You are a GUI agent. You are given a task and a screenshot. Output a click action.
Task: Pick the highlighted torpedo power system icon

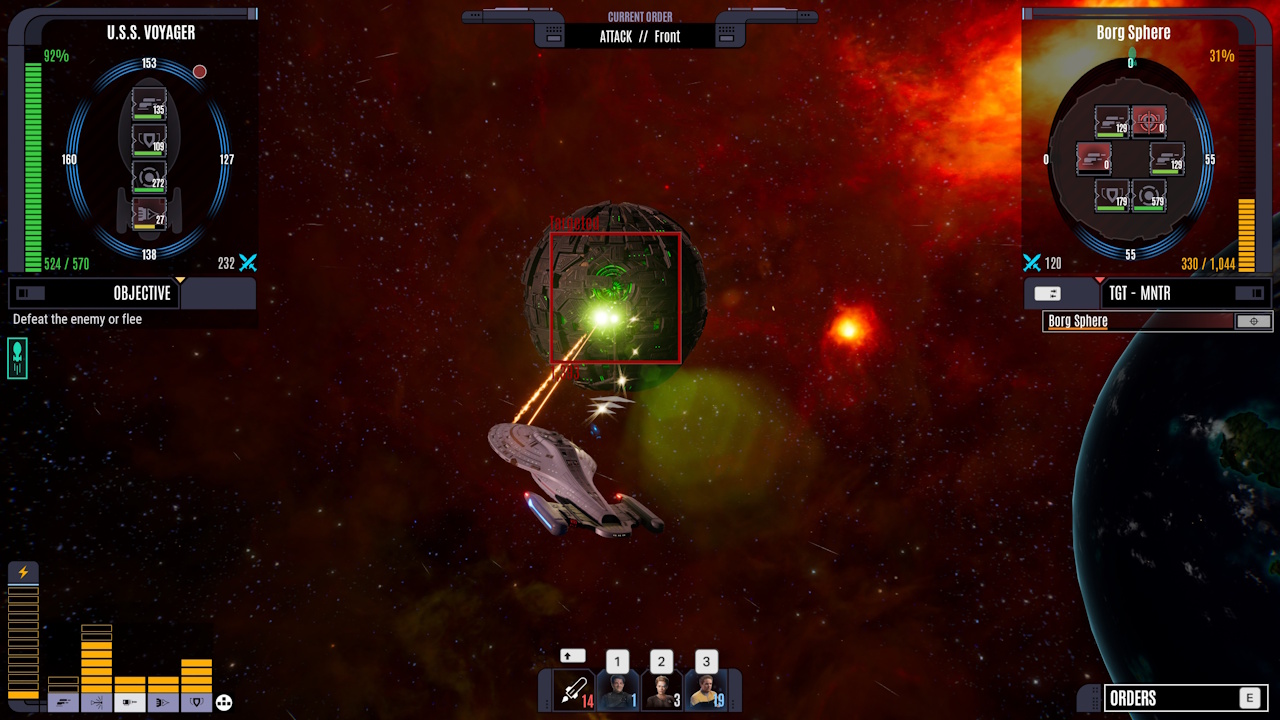(130, 703)
